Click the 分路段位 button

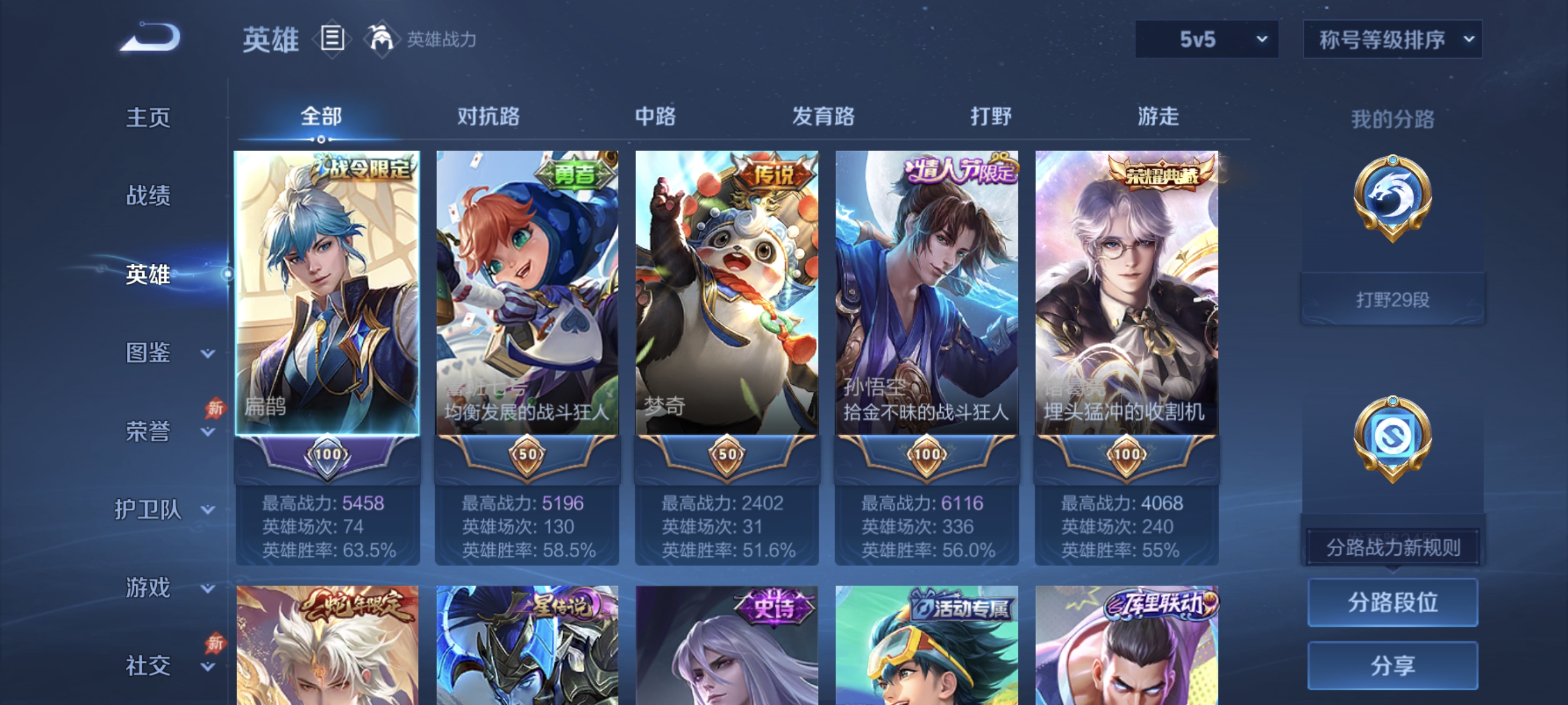point(1392,603)
